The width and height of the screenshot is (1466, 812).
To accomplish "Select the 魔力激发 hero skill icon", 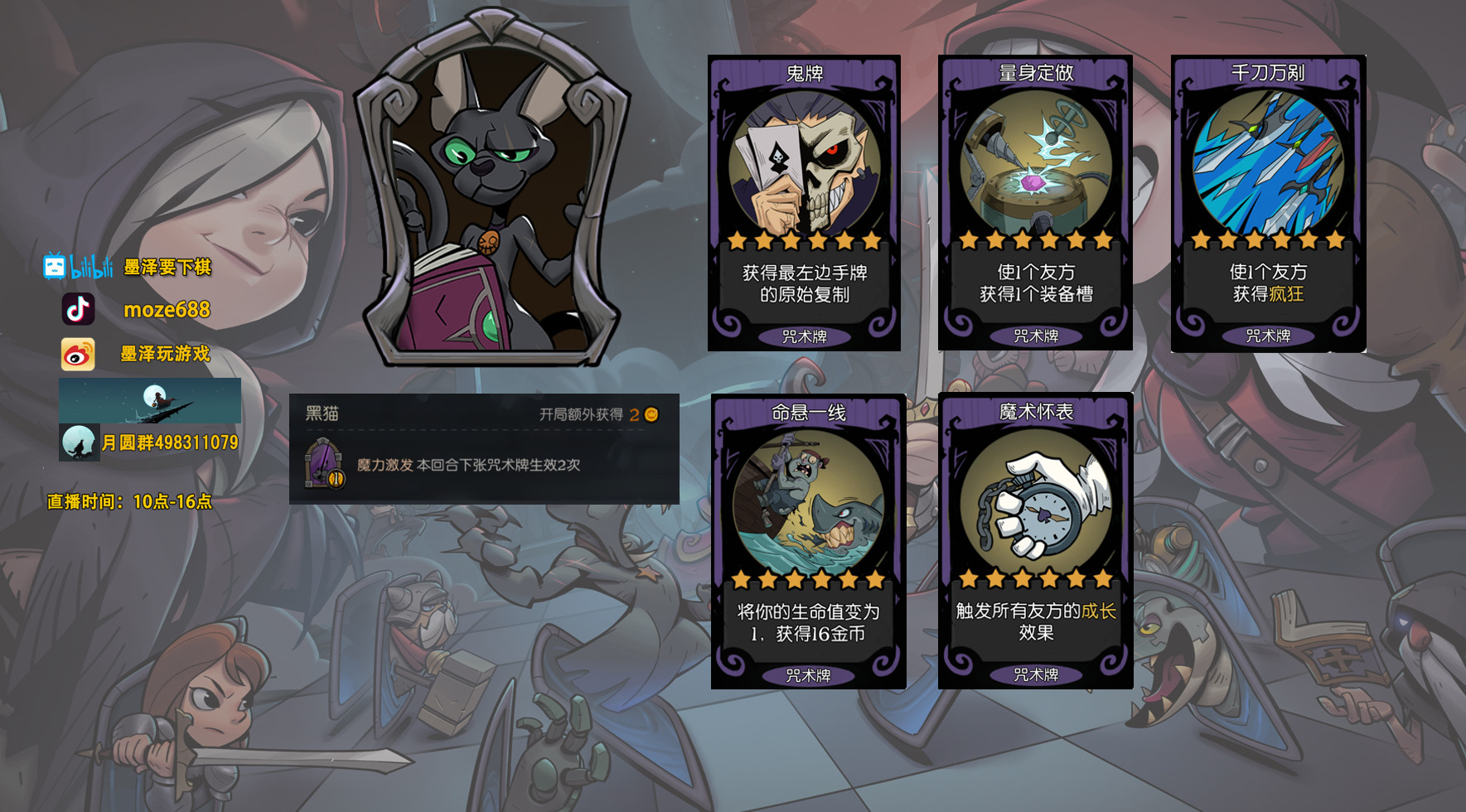I will [x=324, y=464].
